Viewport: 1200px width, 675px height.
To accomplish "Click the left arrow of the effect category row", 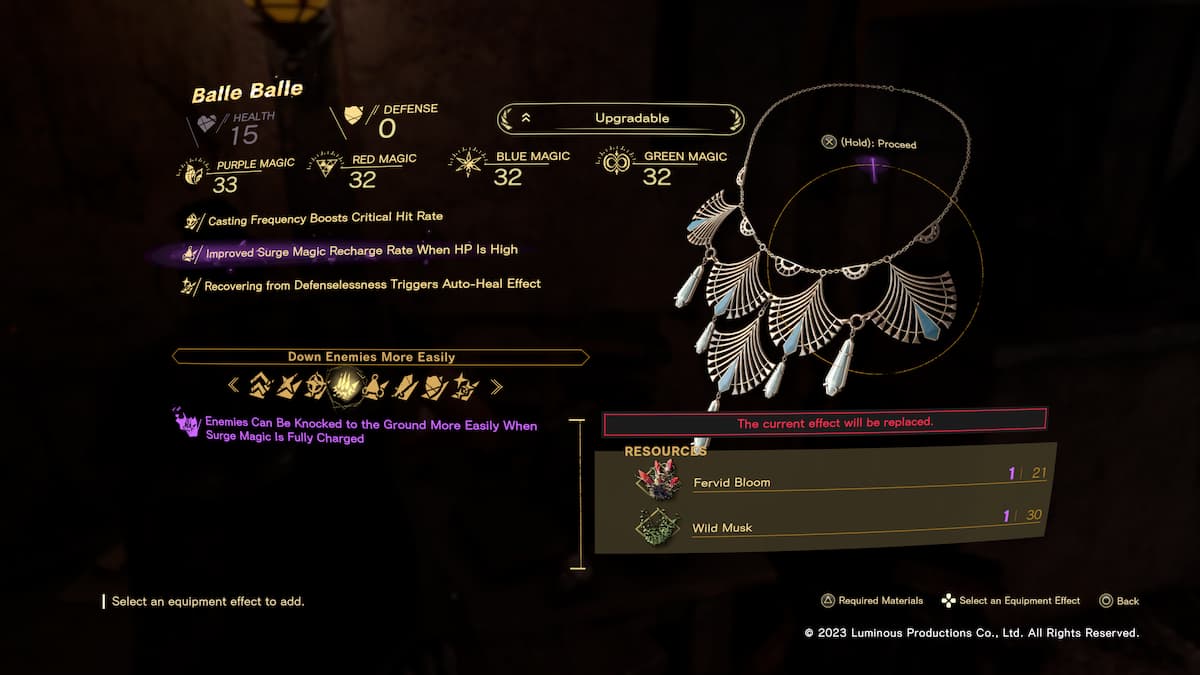I will (x=233, y=385).
